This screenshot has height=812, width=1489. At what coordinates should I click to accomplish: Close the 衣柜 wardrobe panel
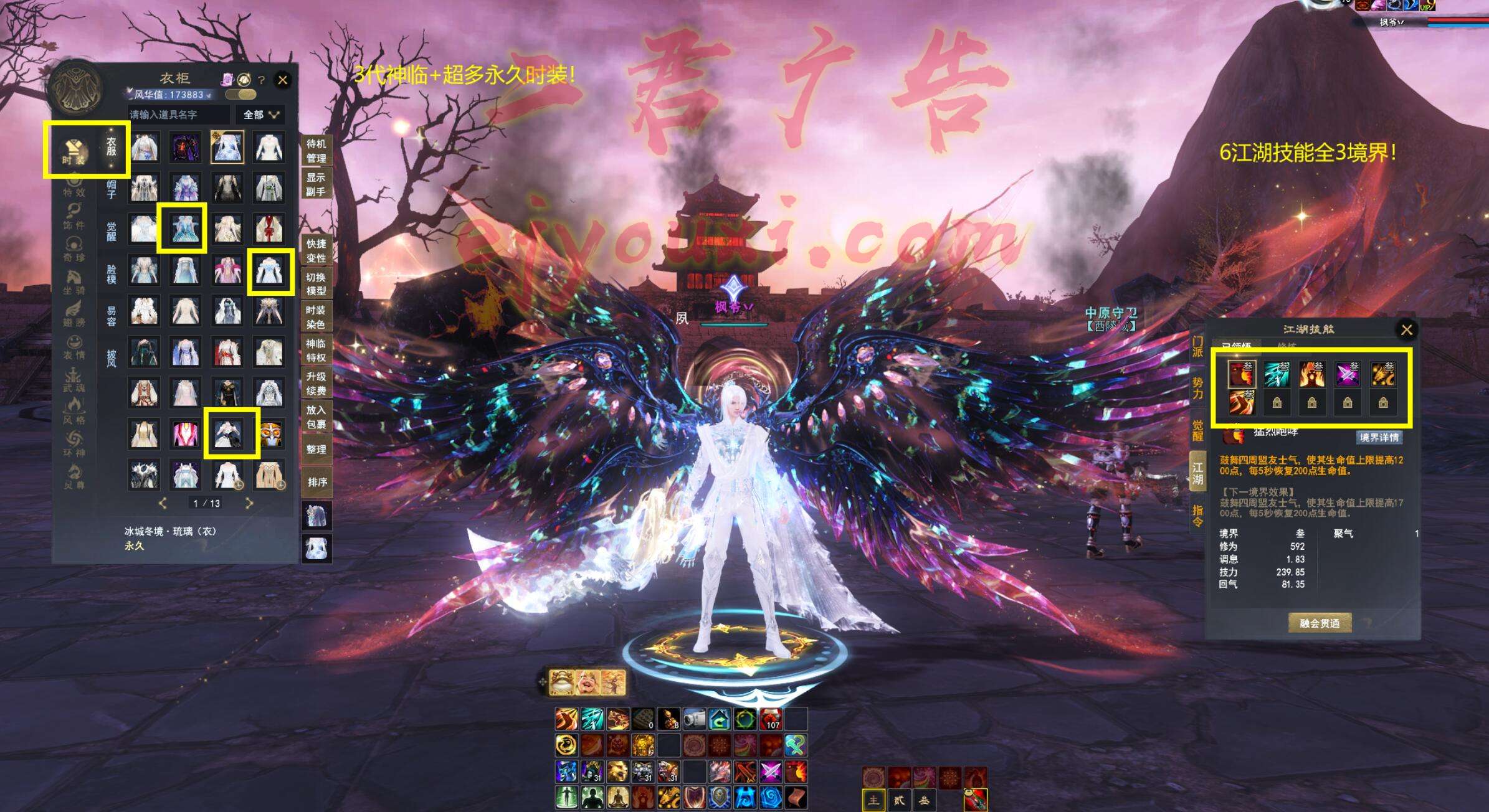[282, 80]
